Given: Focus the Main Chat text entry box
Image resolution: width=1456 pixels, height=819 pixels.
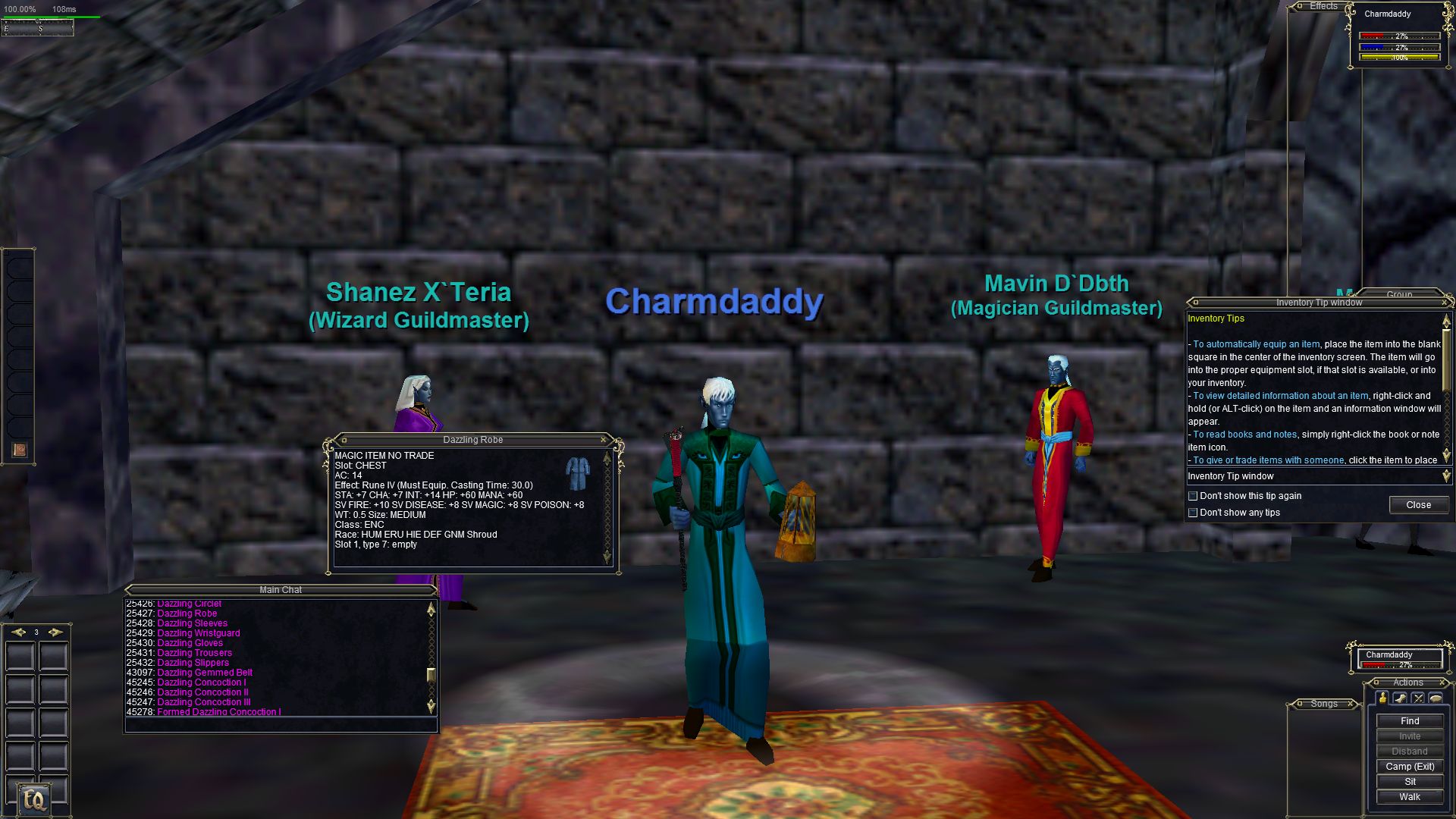Looking at the screenshot, I should tap(281, 725).
